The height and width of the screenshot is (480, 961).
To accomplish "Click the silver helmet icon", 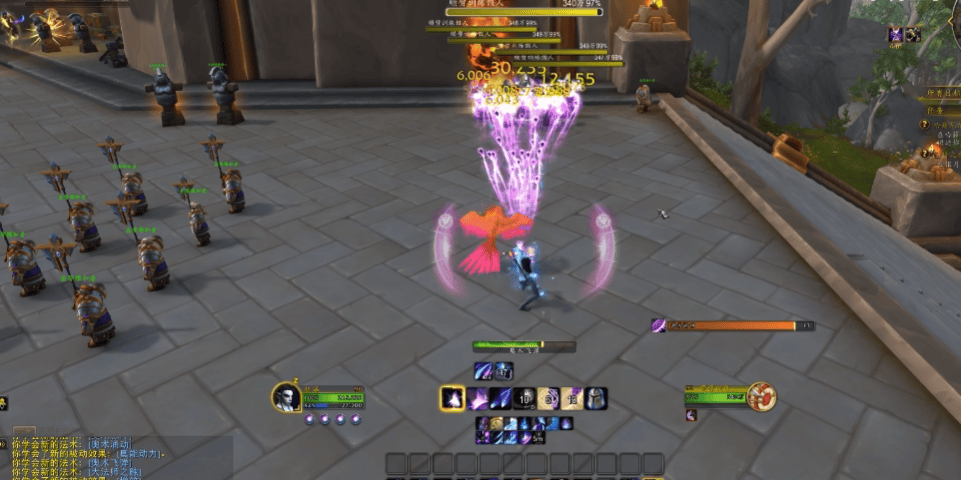I will [x=595, y=398].
